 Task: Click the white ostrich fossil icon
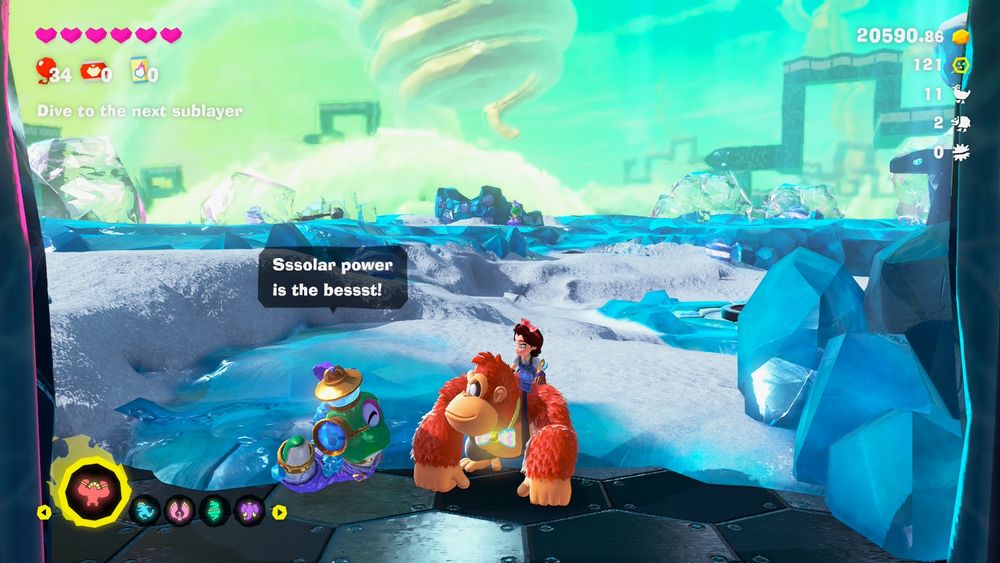961,94
